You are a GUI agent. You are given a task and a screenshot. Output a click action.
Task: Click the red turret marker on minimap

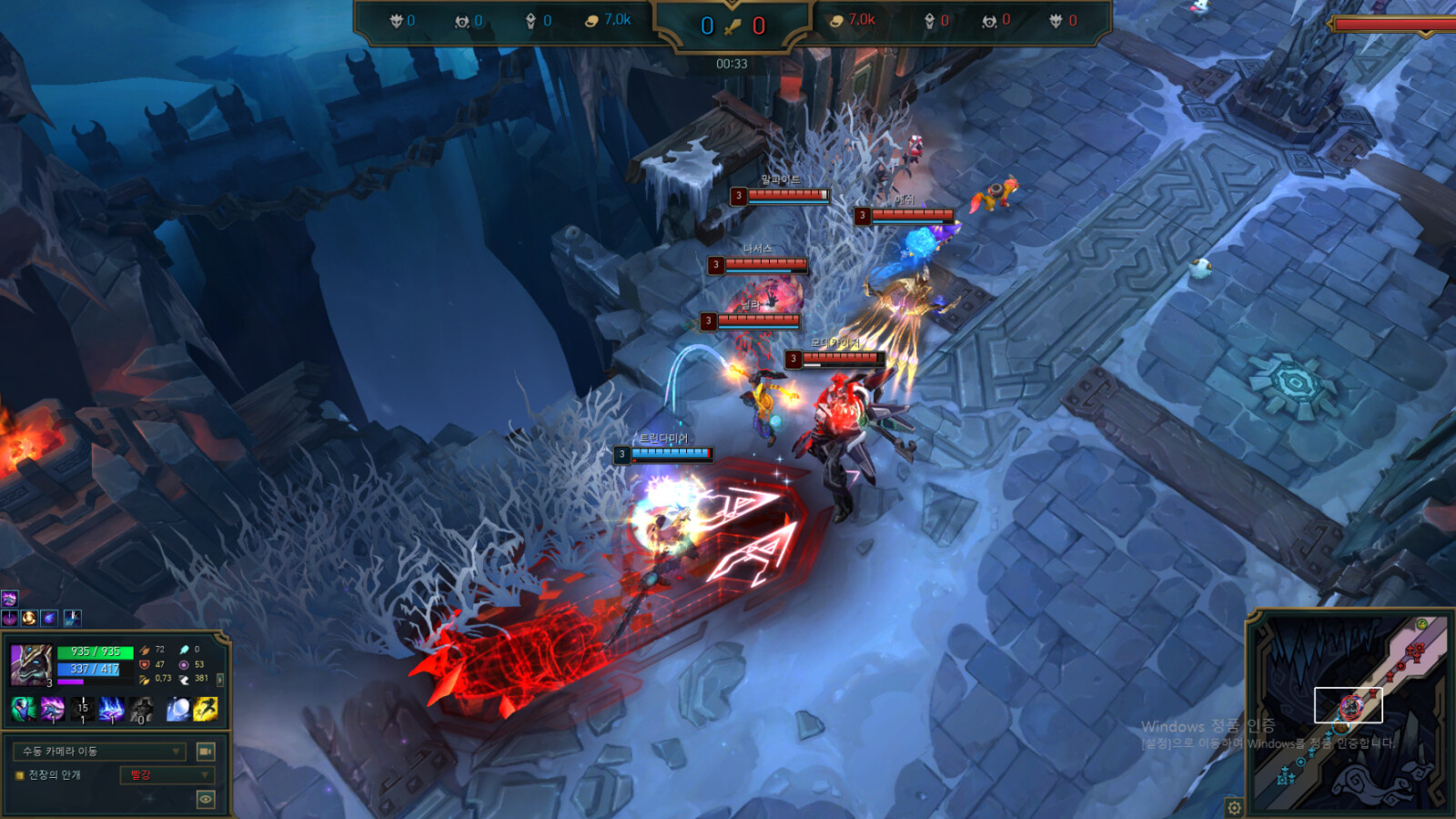click(x=1415, y=652)
